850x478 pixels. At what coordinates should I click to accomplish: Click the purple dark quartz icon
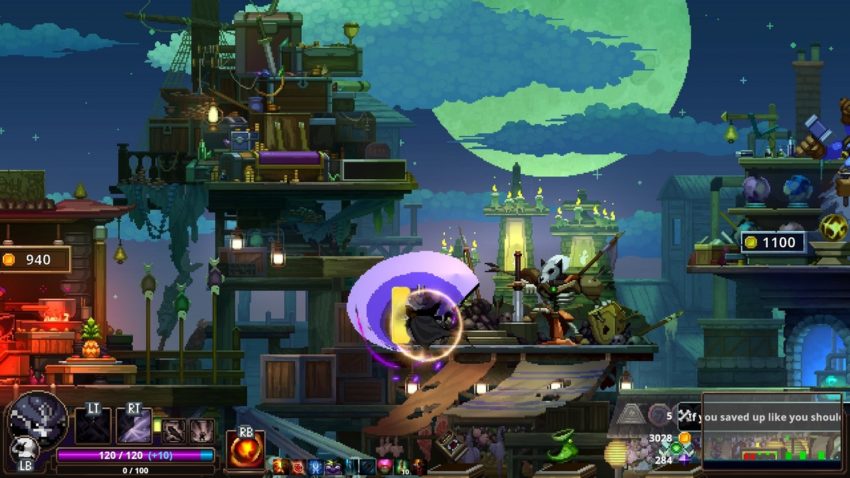click(684, 459)
